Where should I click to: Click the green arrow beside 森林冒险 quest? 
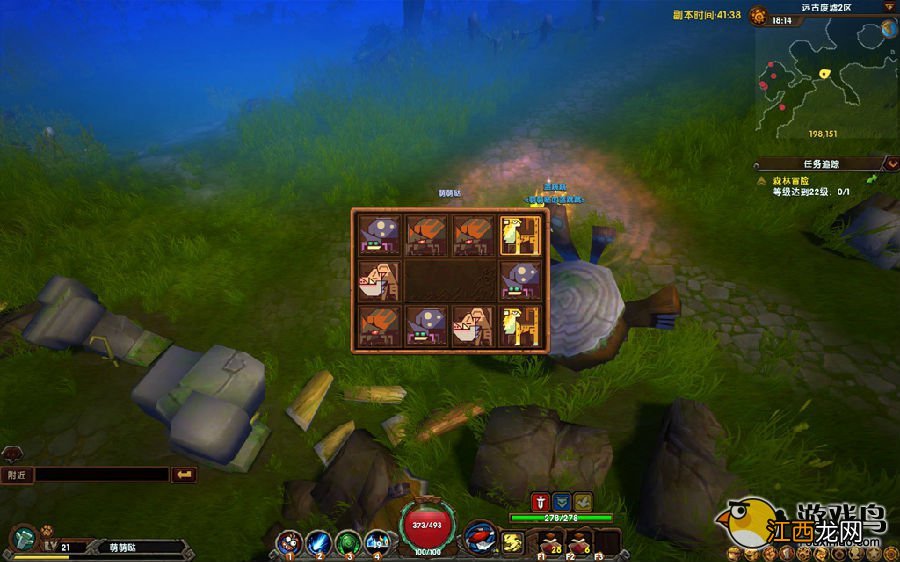871,179
